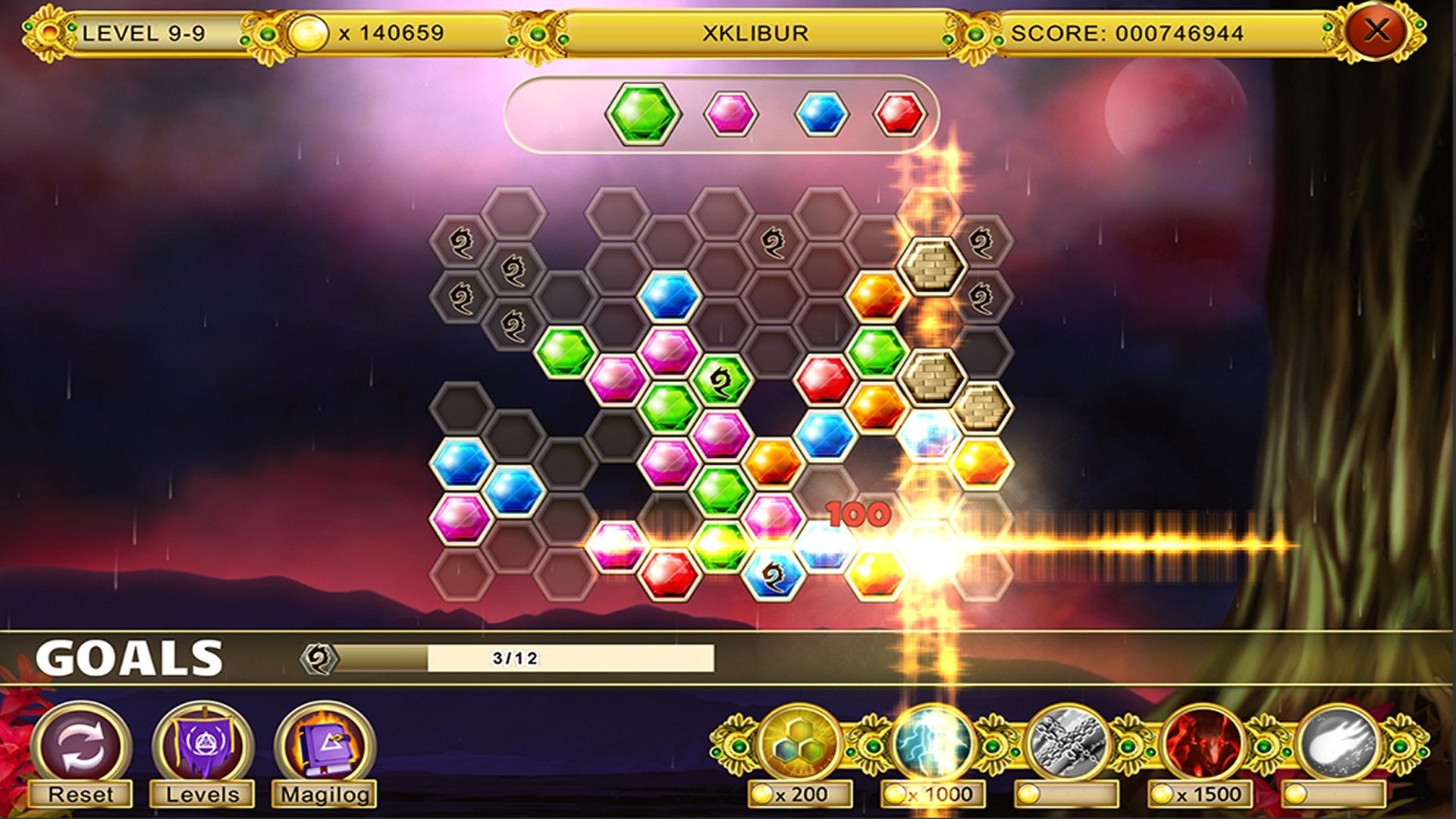Click the Reset button
1456x819 pixels.
(x=81, y=745)
